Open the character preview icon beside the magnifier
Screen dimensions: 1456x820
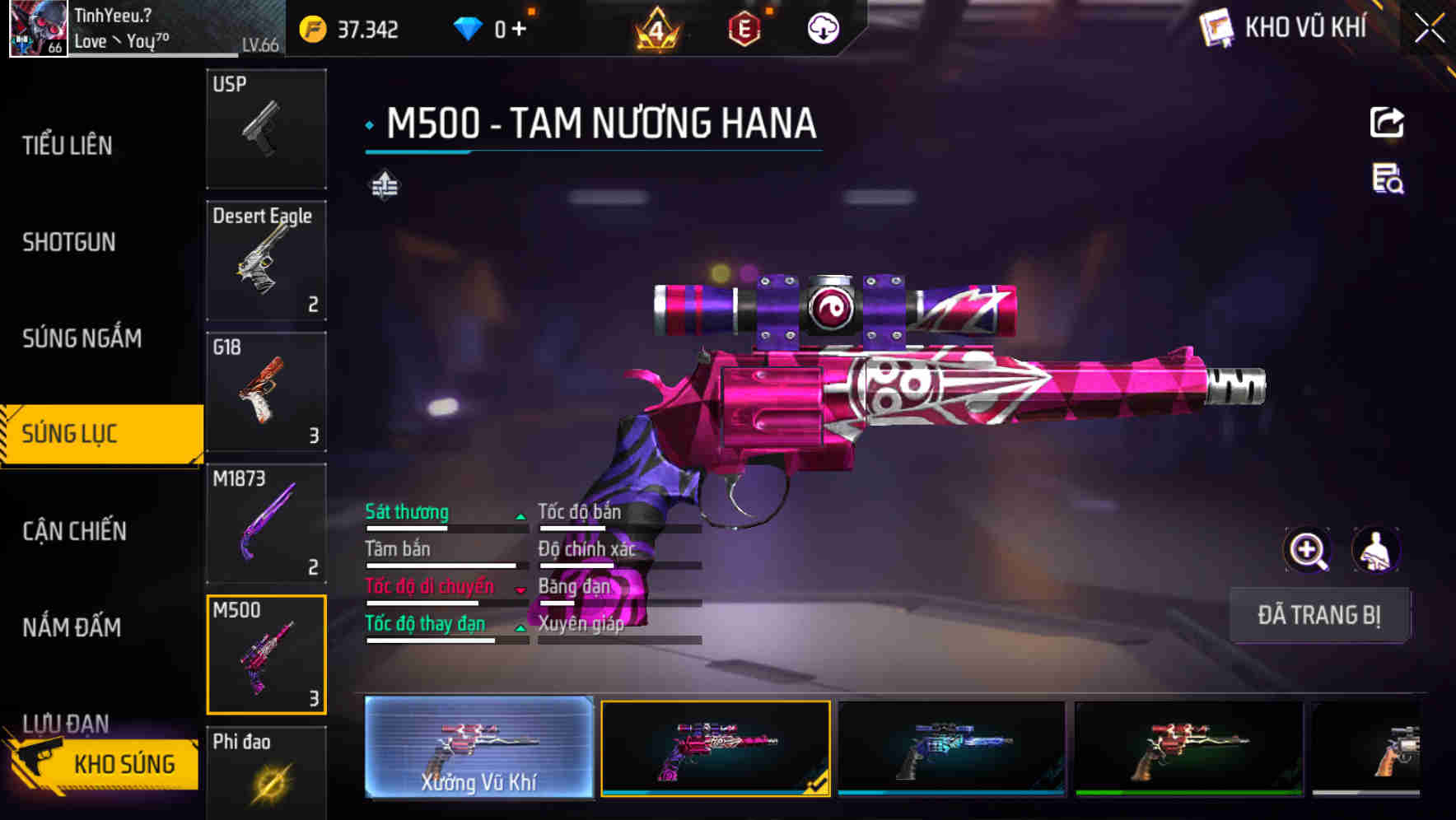(1377, 550)
